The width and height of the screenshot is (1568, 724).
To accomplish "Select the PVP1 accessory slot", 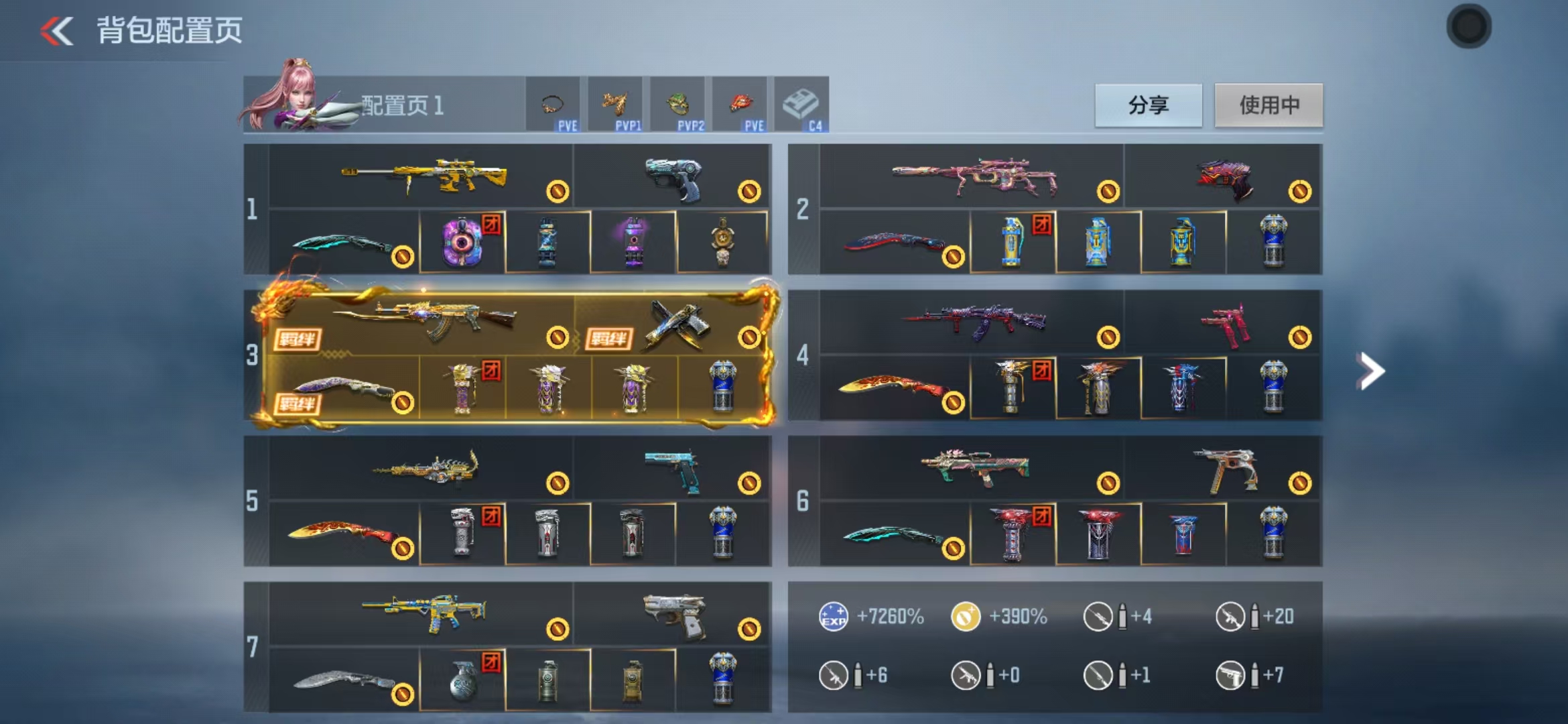I will click(x=615, y=105).
